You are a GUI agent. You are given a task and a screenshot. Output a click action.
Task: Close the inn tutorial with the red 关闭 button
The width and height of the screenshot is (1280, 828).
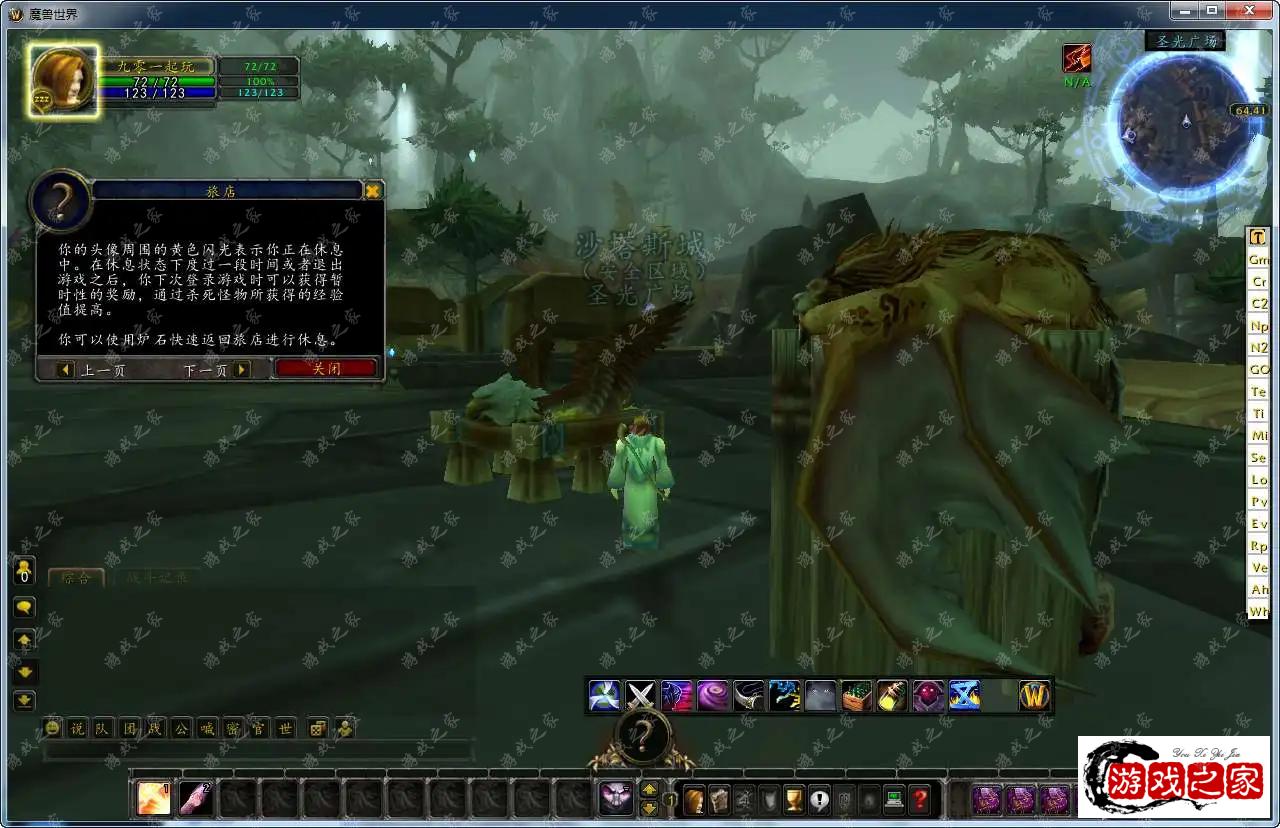coord(326,369)
